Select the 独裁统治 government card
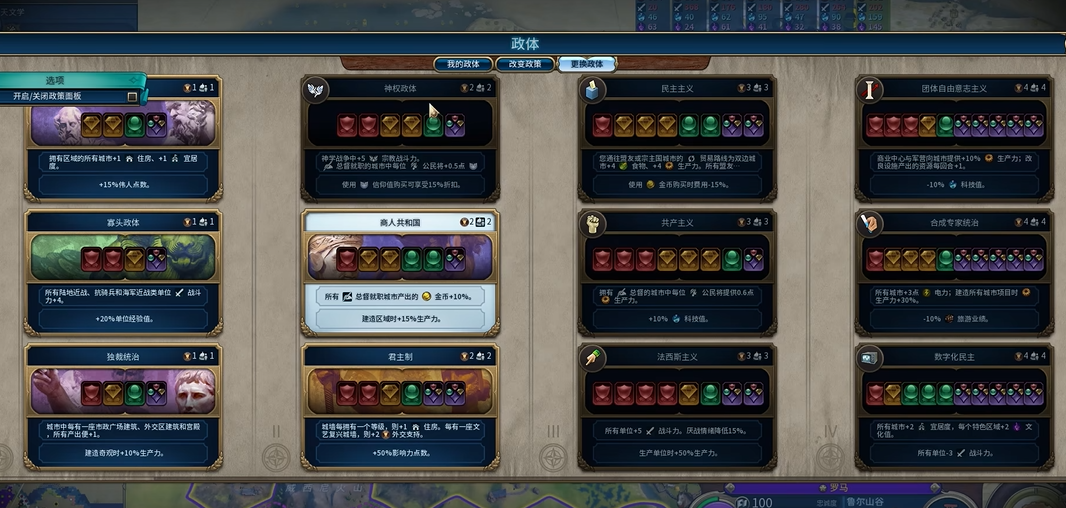1066x508 pixels. point(124,407)
